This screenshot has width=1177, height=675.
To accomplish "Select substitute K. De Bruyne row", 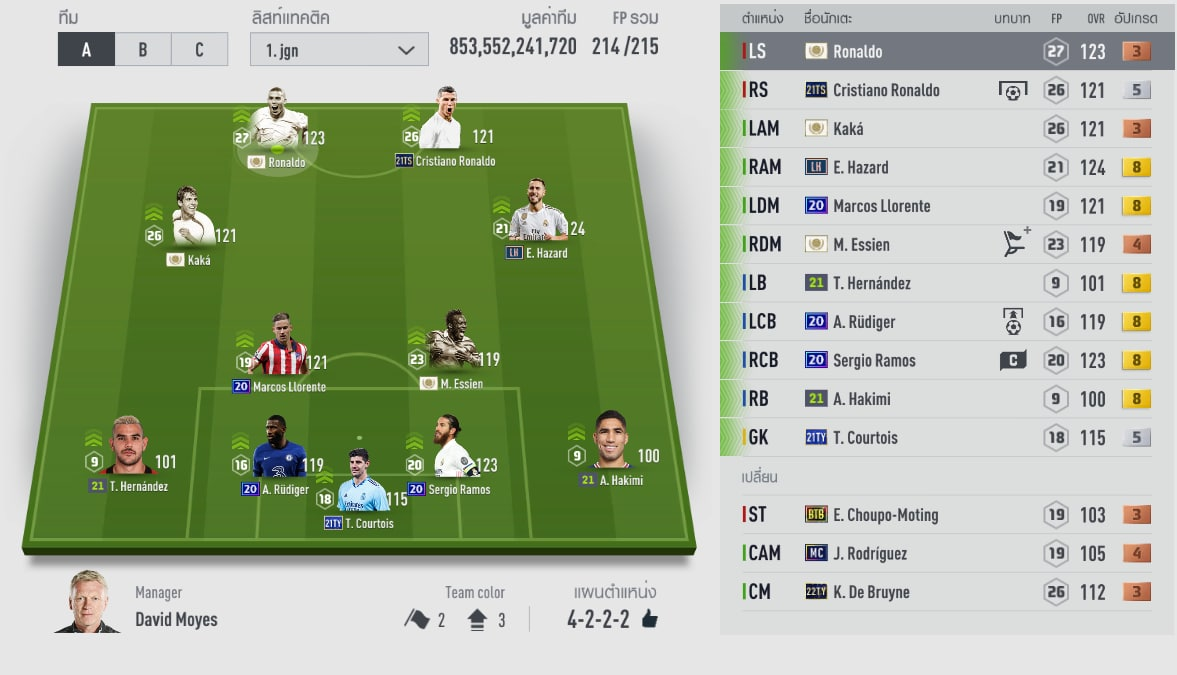I will [946, 592].
